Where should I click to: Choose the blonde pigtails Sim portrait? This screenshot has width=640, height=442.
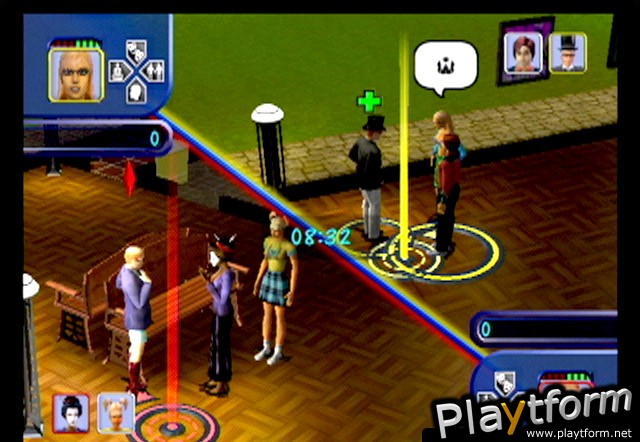tap(115, 411)
